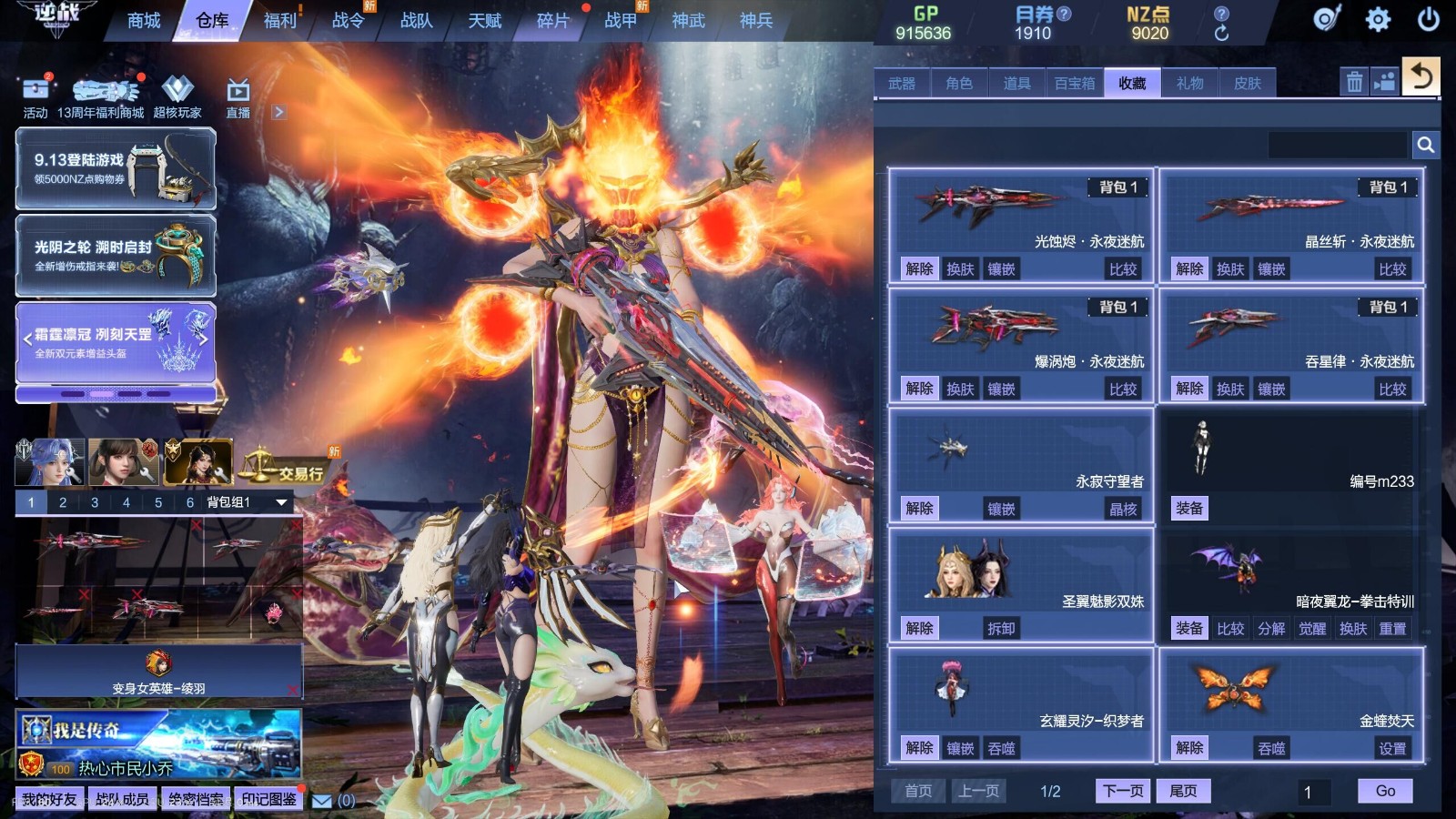Click the magnifier search button
Viewport: 1456px width, 819px height.
(x=1425, y=145)
